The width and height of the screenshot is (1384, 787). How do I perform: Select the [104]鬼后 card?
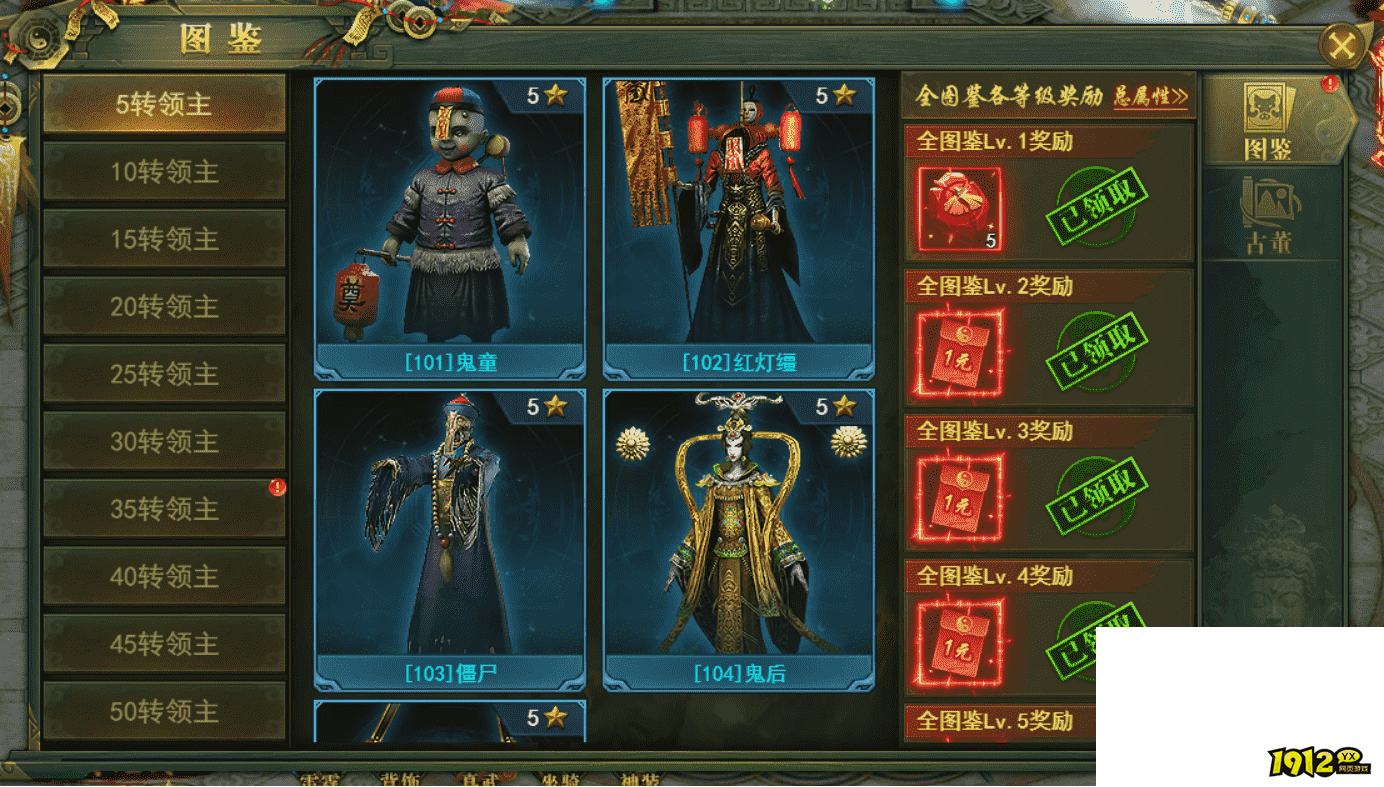pyautogui.click(x=738, y=538)
